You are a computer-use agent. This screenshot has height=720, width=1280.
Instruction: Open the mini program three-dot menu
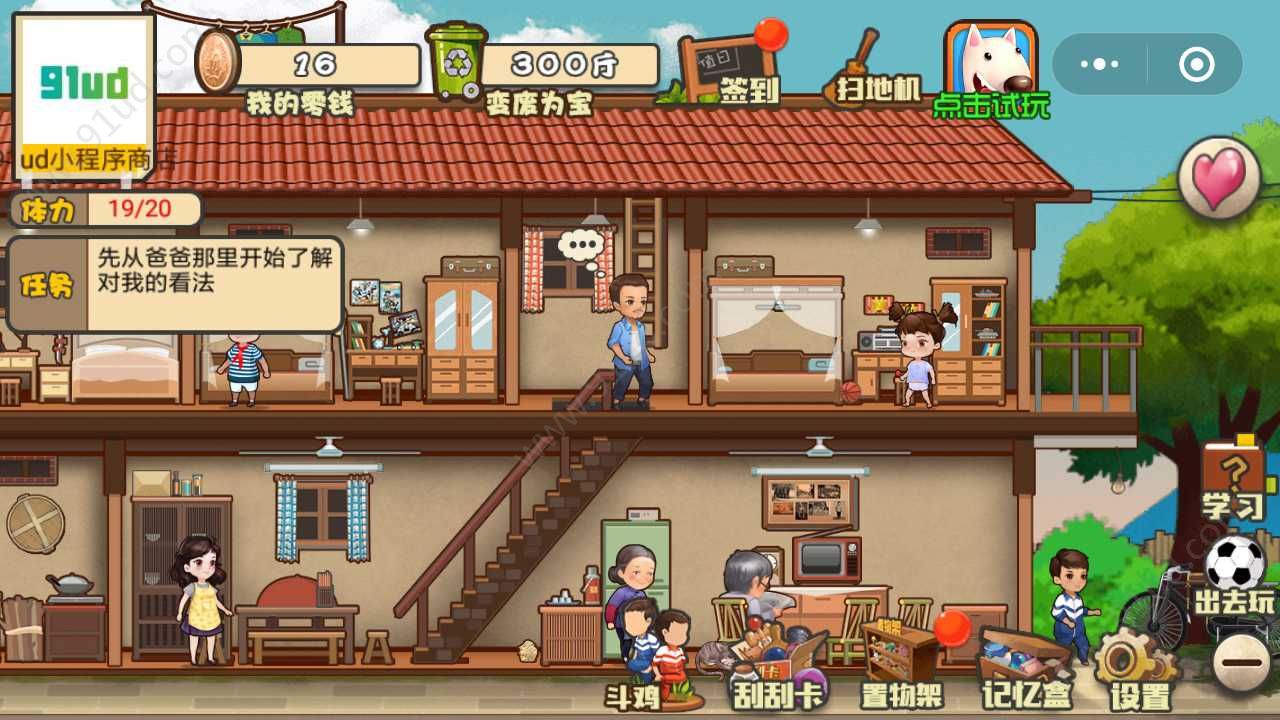click(1100, 64)
